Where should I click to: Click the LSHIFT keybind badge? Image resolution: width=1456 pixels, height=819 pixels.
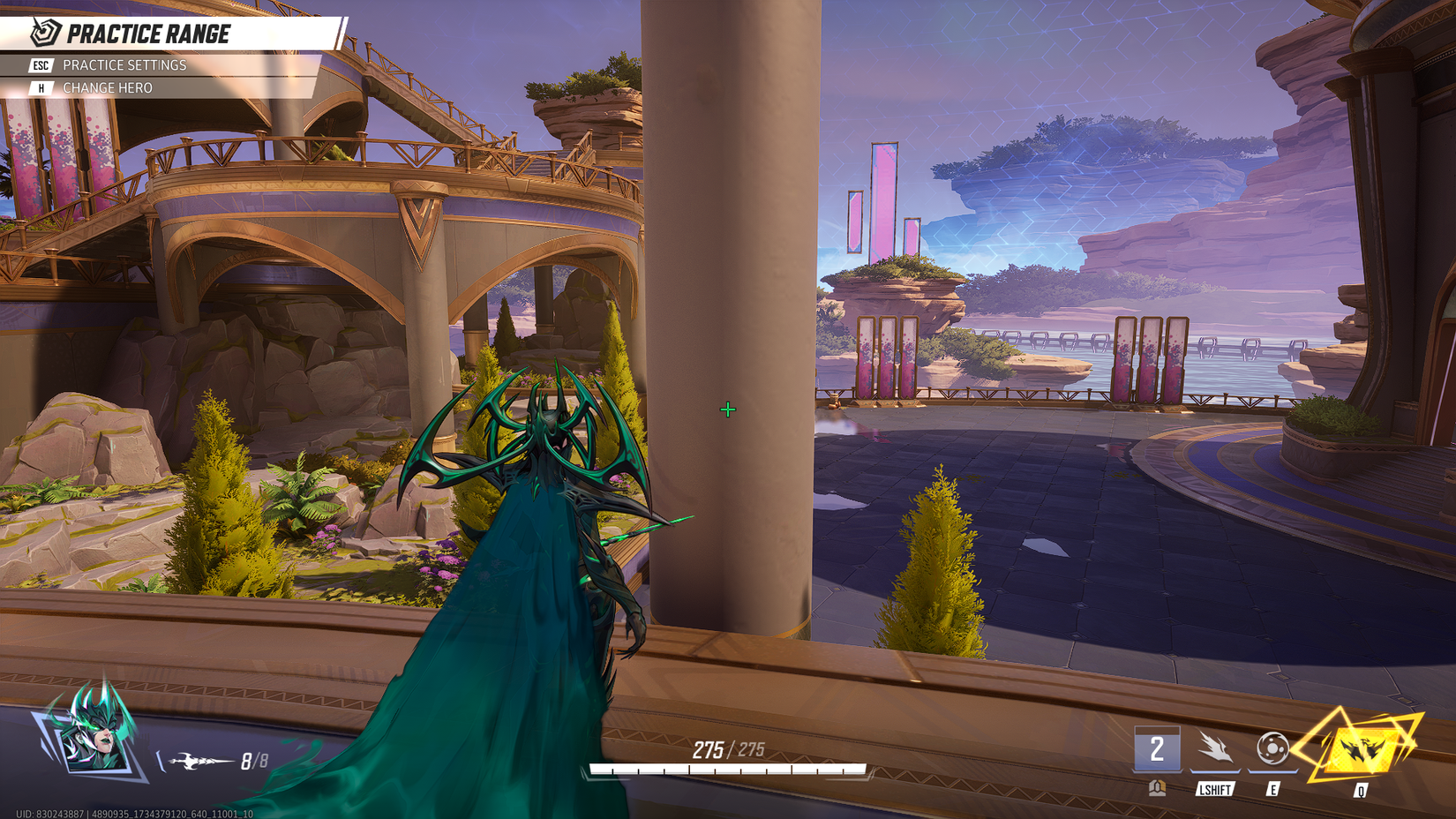click(x=1216, y=790)
